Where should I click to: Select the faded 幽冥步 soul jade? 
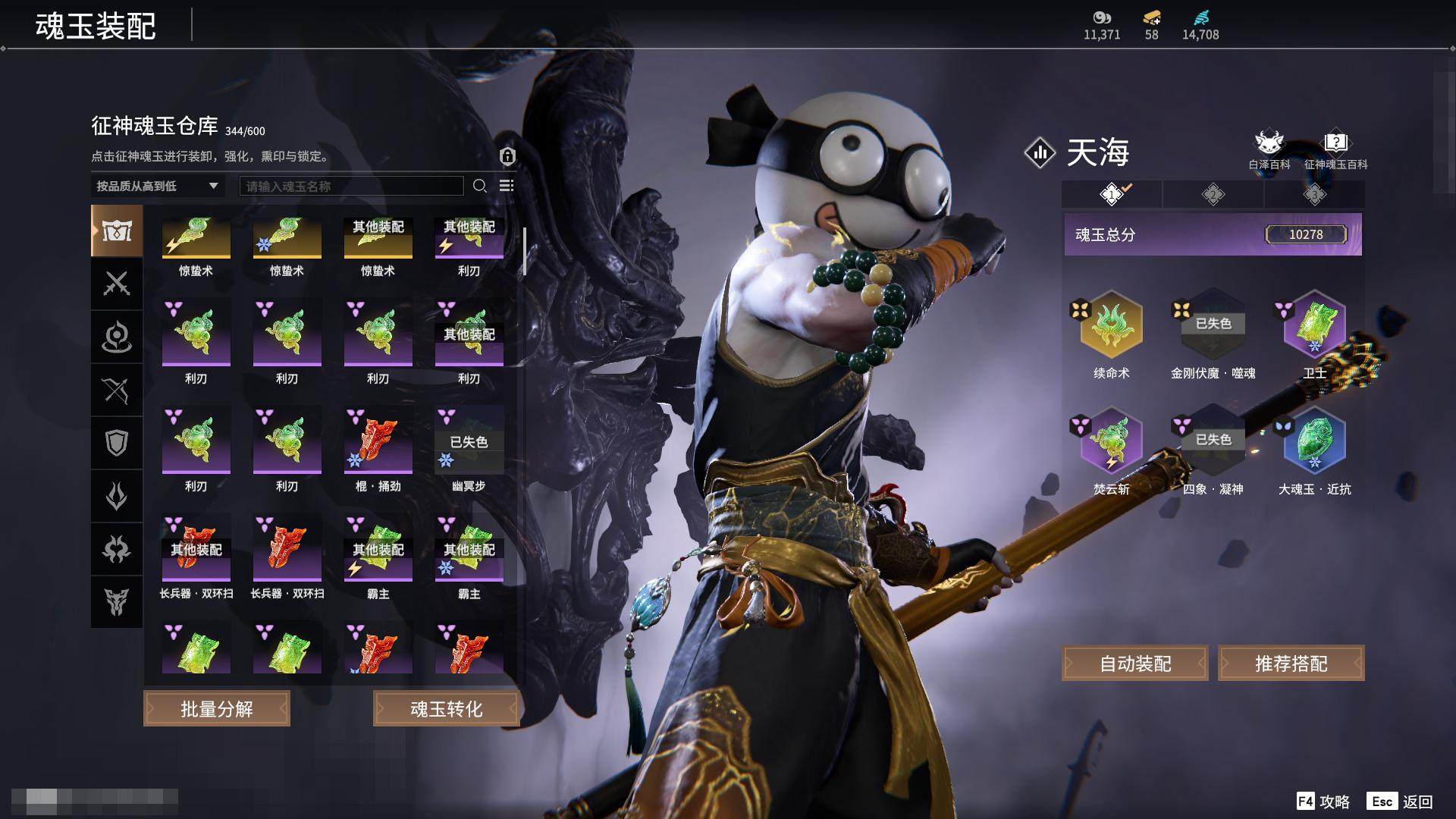[469, 441]
